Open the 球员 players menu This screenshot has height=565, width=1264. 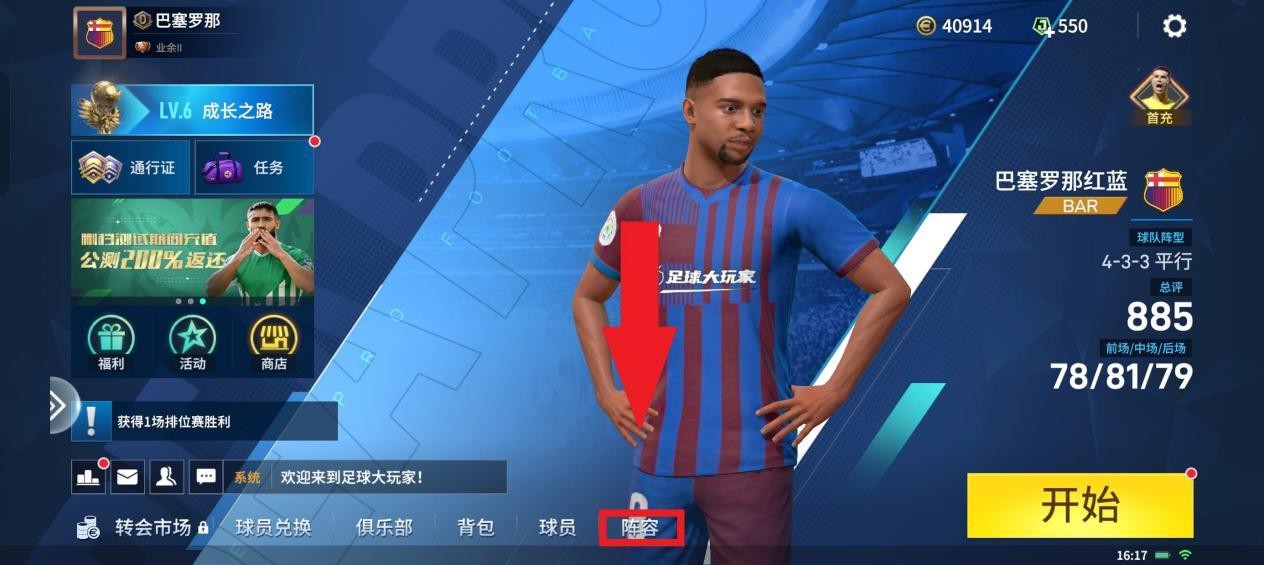tap(557, 527)
